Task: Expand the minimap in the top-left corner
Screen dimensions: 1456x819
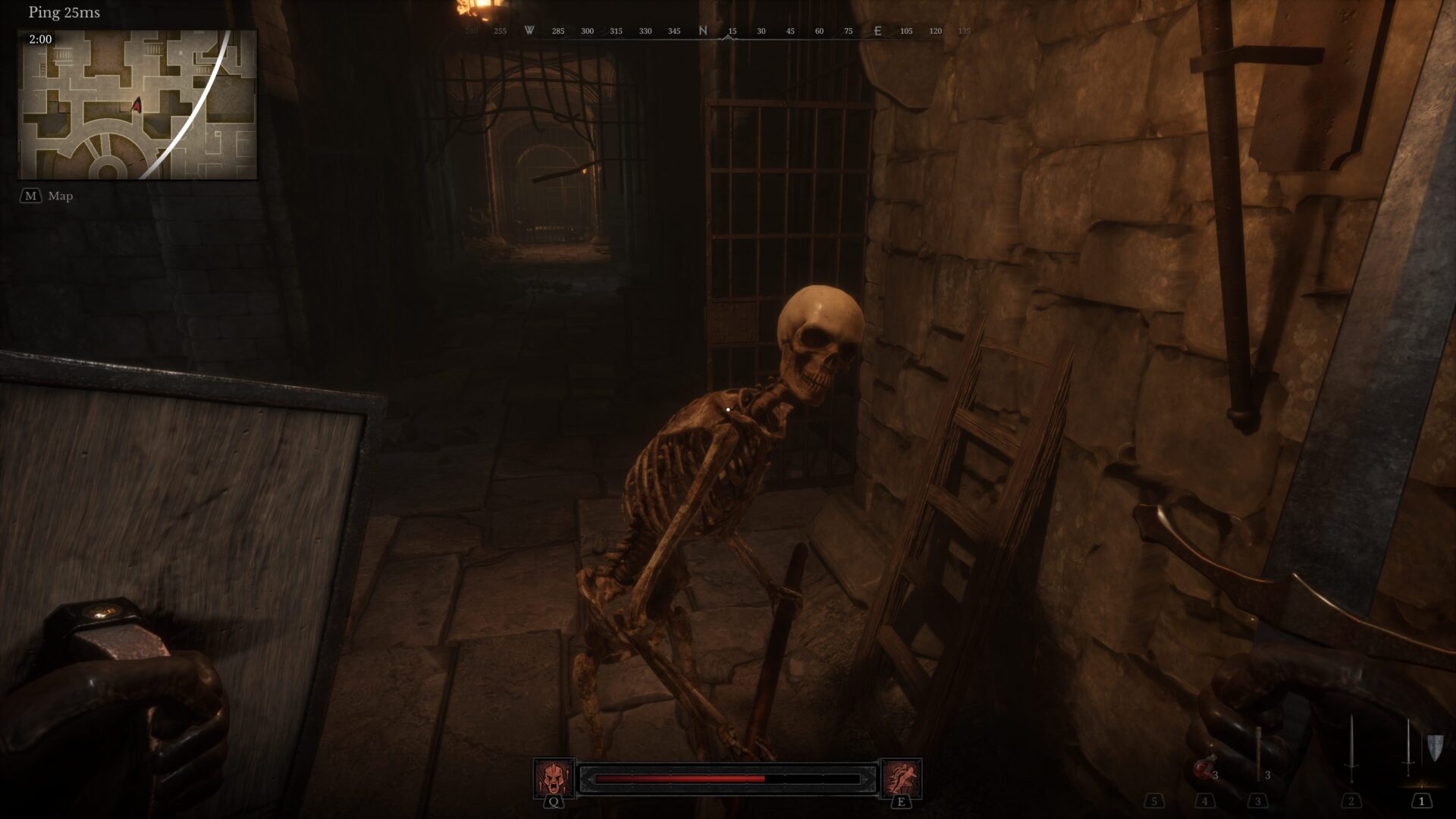Action: [x=136, y=105]
